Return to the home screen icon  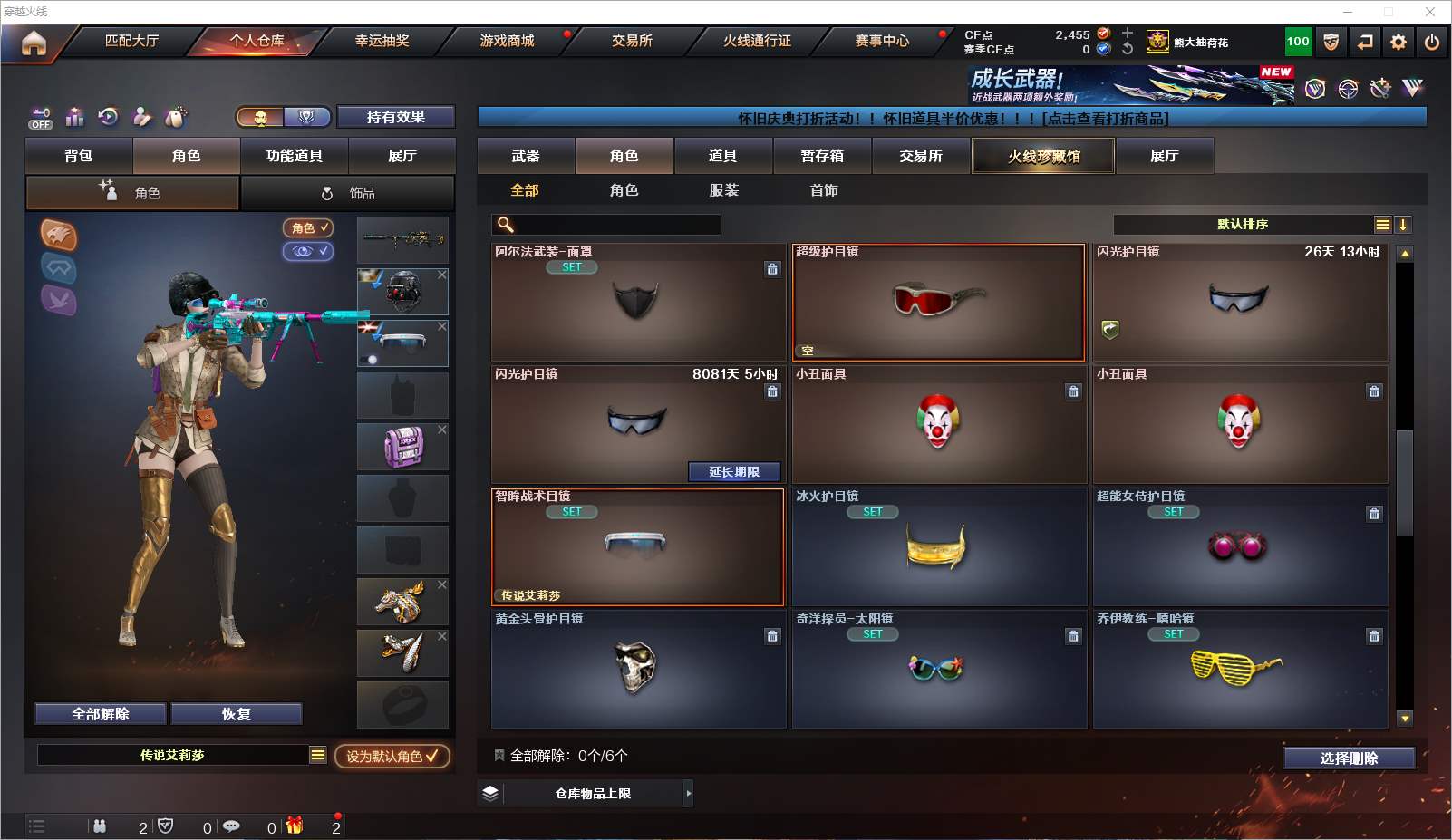click(x=34, y=43)
